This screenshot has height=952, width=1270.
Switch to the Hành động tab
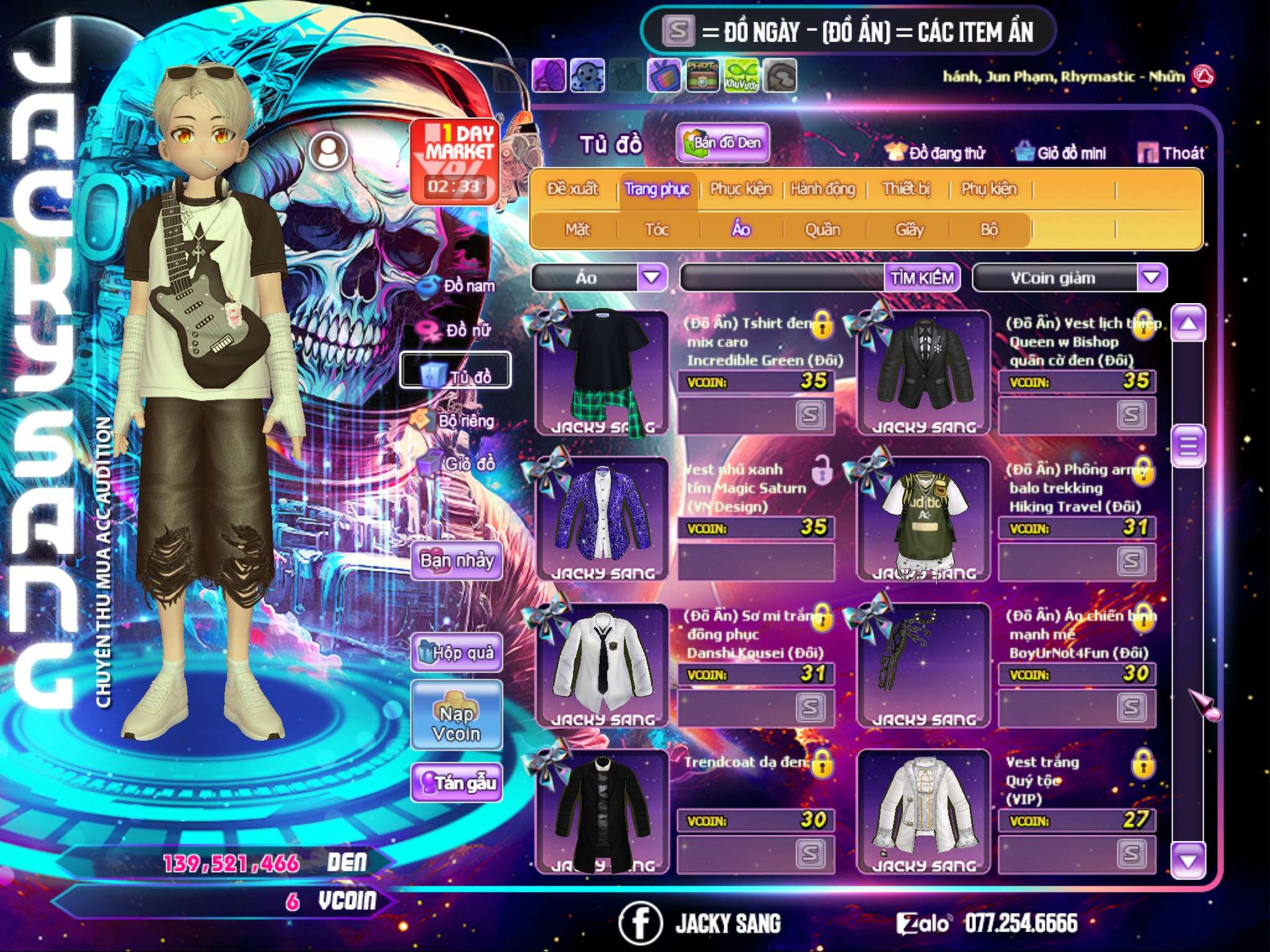click(x=823, y=189)
